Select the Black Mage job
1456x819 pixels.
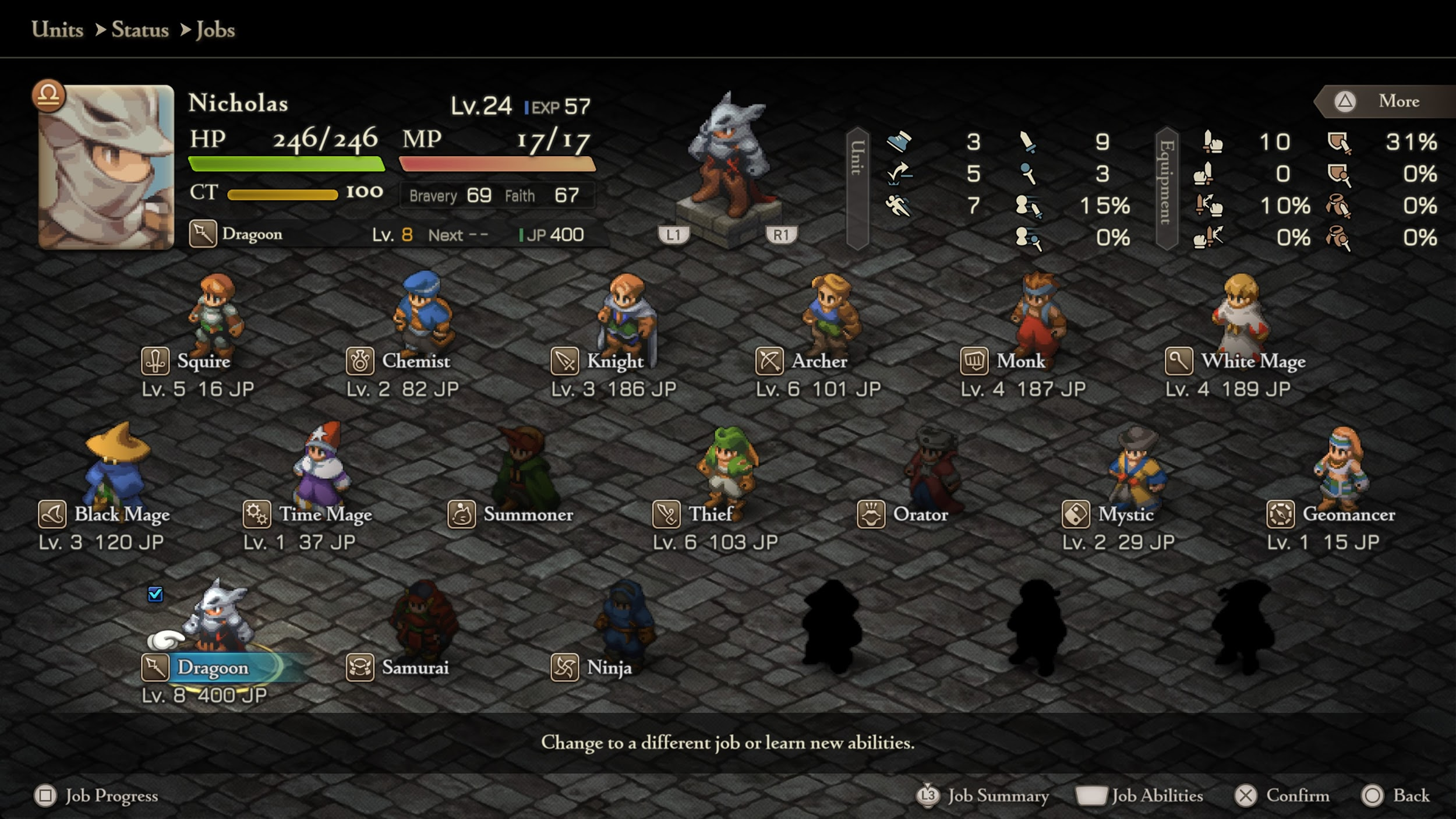(121, 514)
